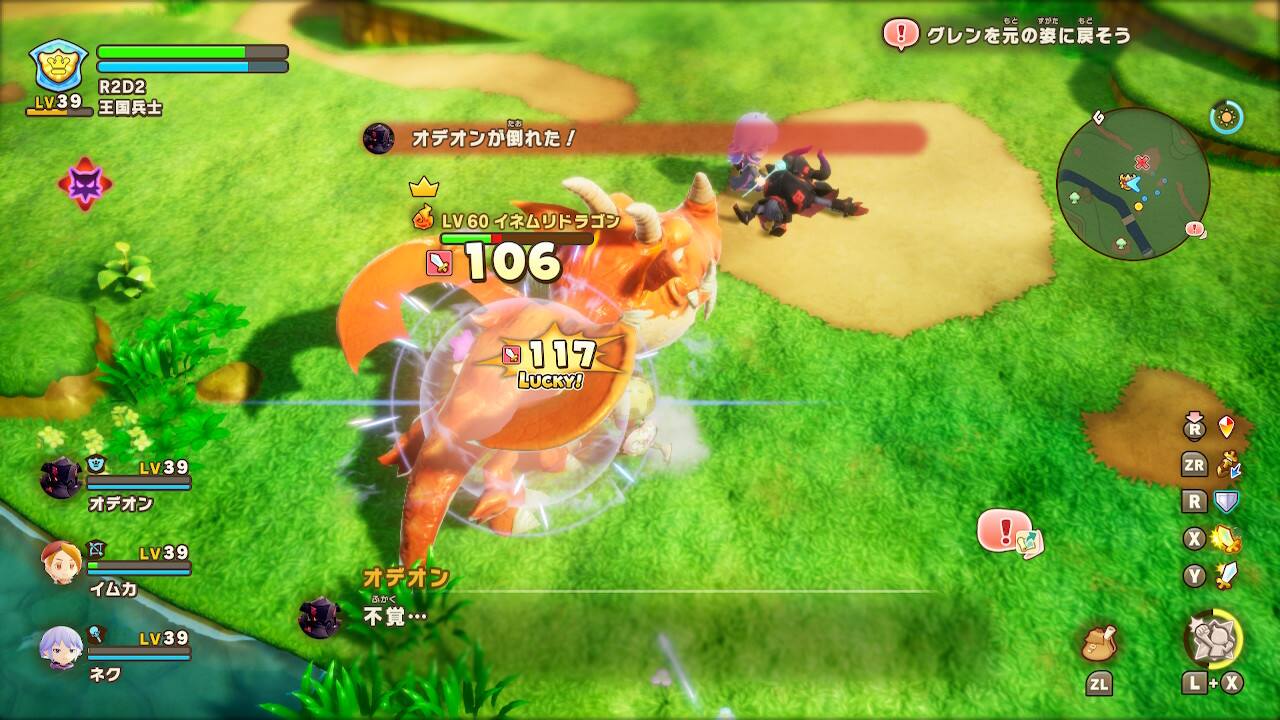1280x720 pixels.
Task: Open the circular minimap
Action: click(x=1132, y=184)
